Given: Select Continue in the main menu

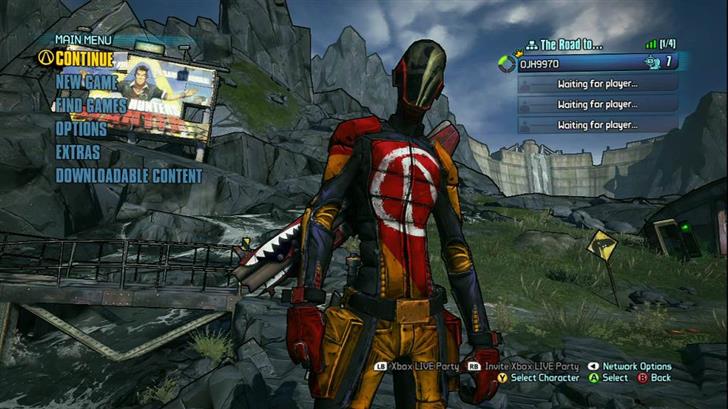Looking at the screenshot, I should [84, 58].
